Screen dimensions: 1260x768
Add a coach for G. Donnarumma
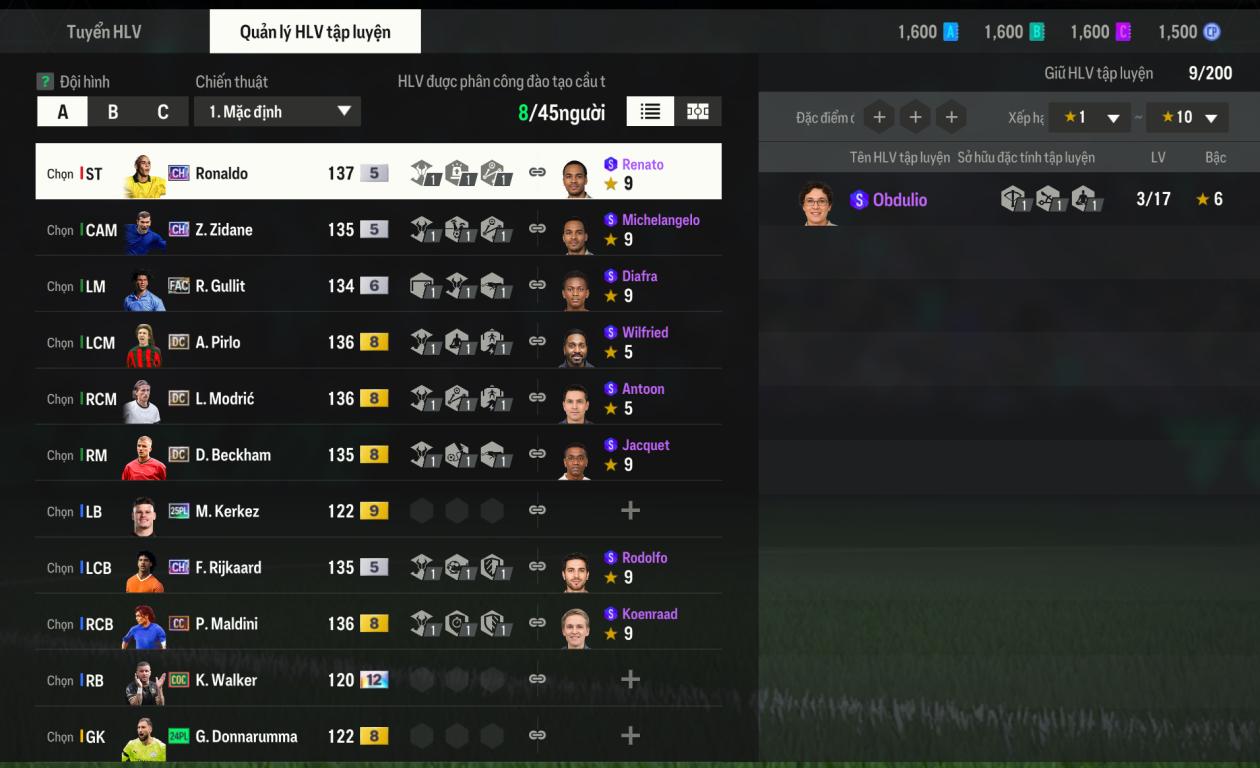click(x=630, y=736)
